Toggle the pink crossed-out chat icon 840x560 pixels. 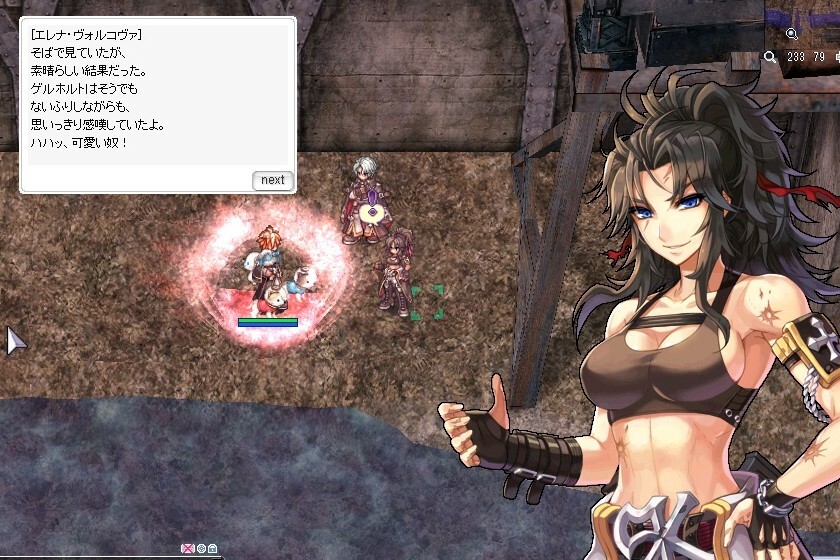187,548
